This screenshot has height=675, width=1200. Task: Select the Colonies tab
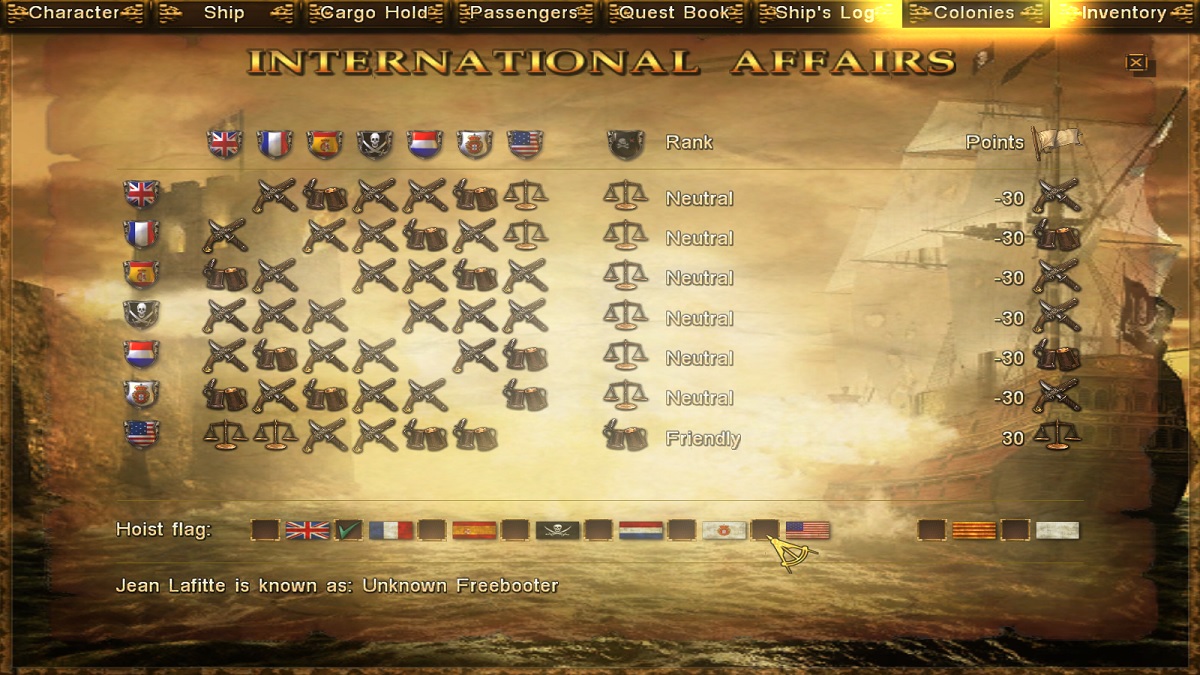point(974,13)
